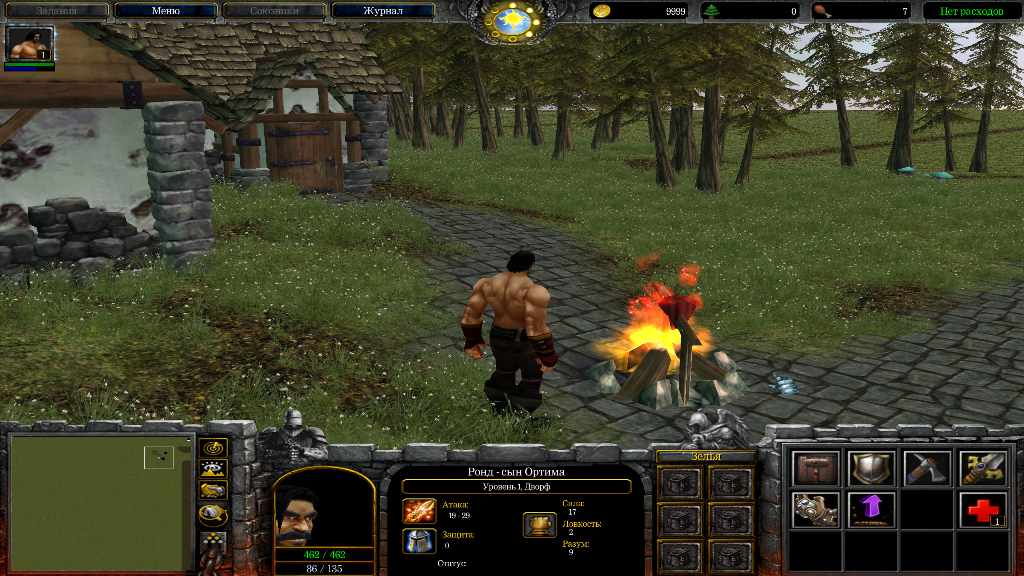Screen dimensions: 1024x576
Task: Click the minimap
Action: point(101,501)
